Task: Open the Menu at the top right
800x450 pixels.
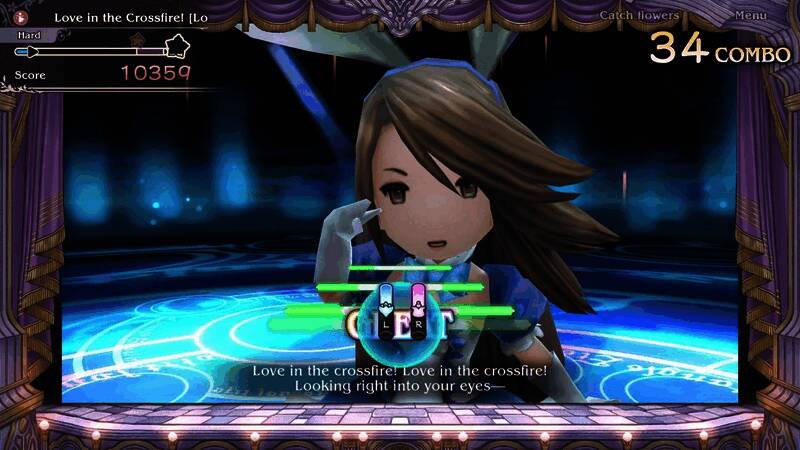Action: [x=750, y=16]
